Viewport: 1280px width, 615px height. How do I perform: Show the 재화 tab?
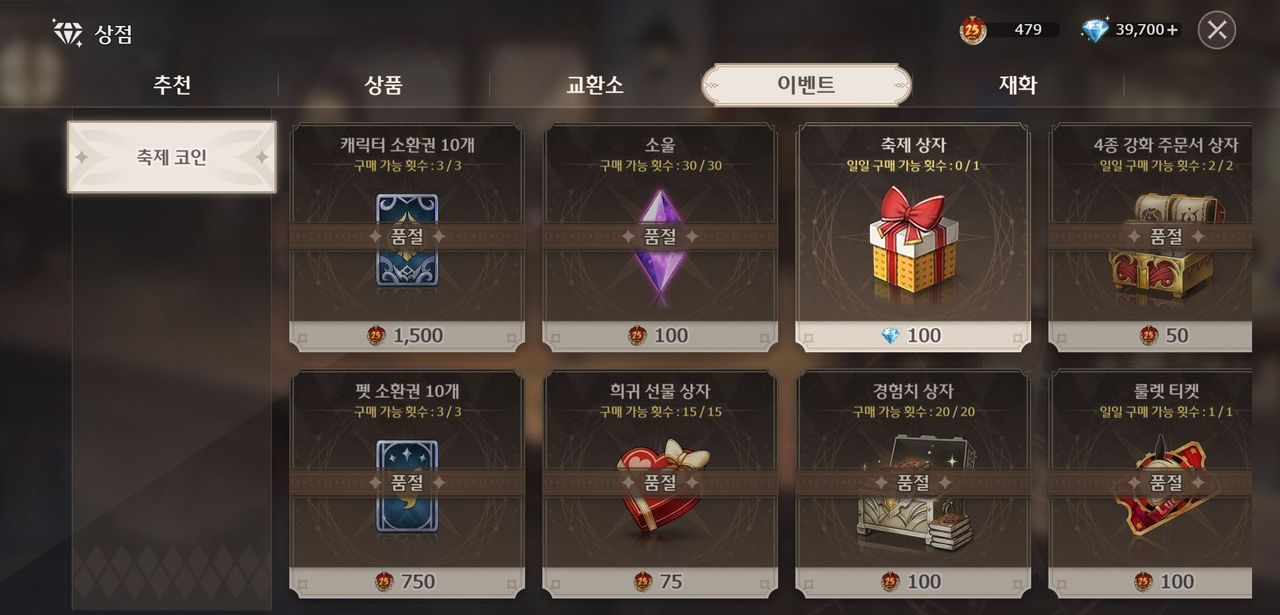[1018, 85]
